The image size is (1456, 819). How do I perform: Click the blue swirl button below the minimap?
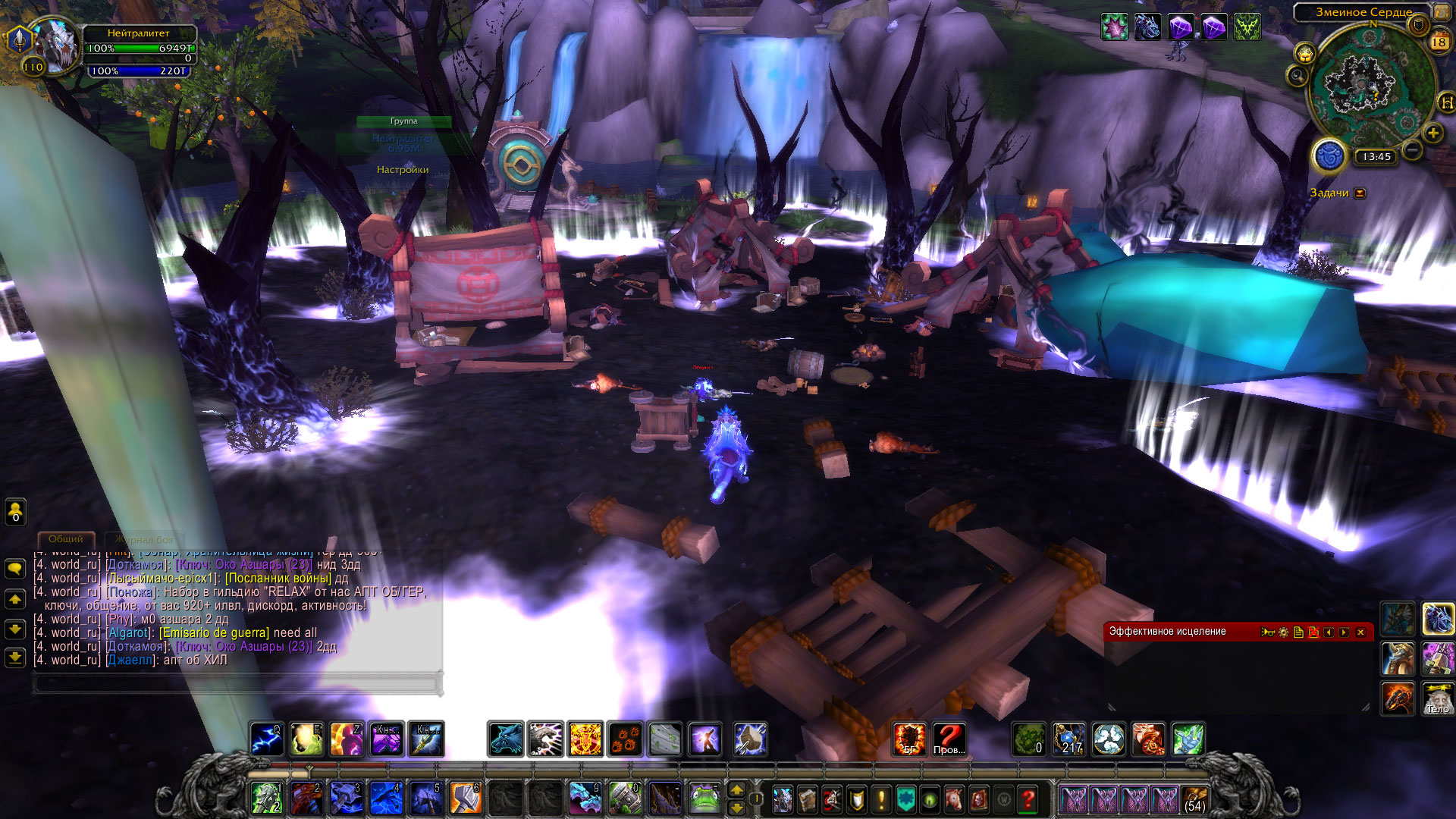coord(1329,156)
